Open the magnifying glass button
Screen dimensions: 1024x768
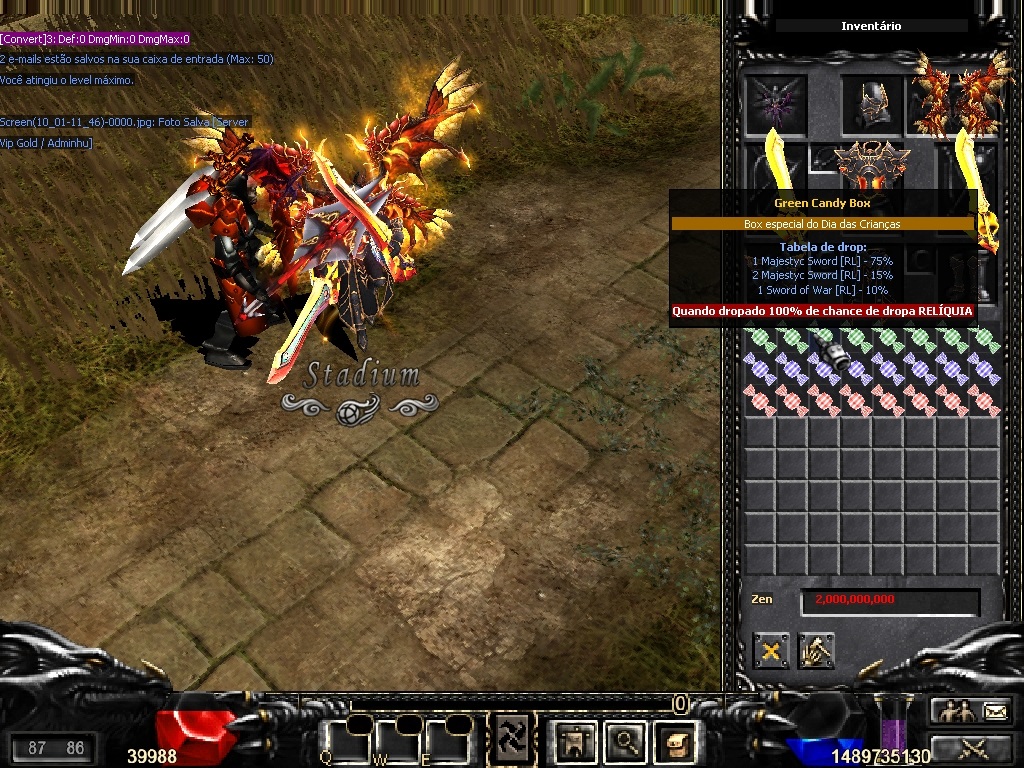(626, 741)
